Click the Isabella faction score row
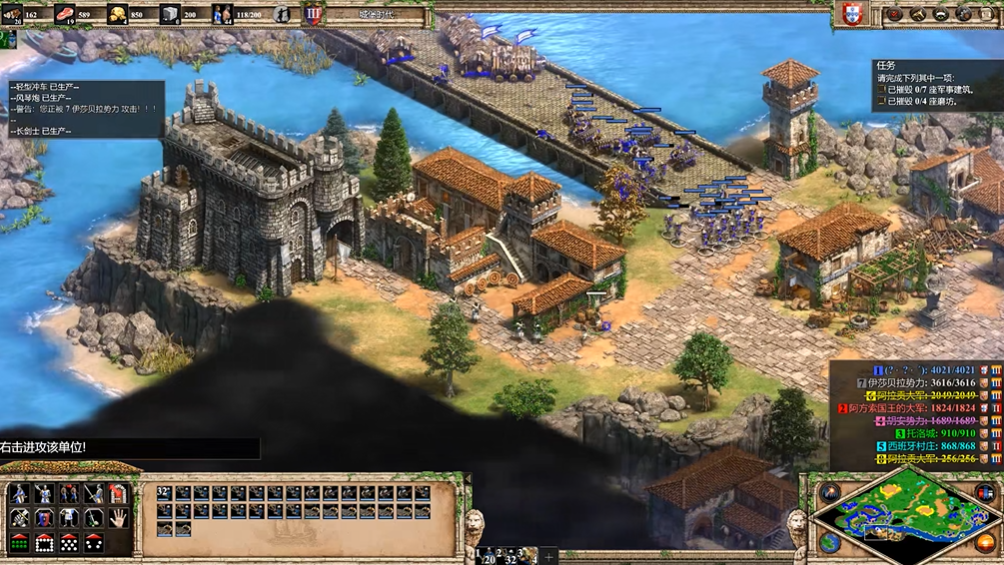This screenshot has width=1004, height=565. pos(920,383)
